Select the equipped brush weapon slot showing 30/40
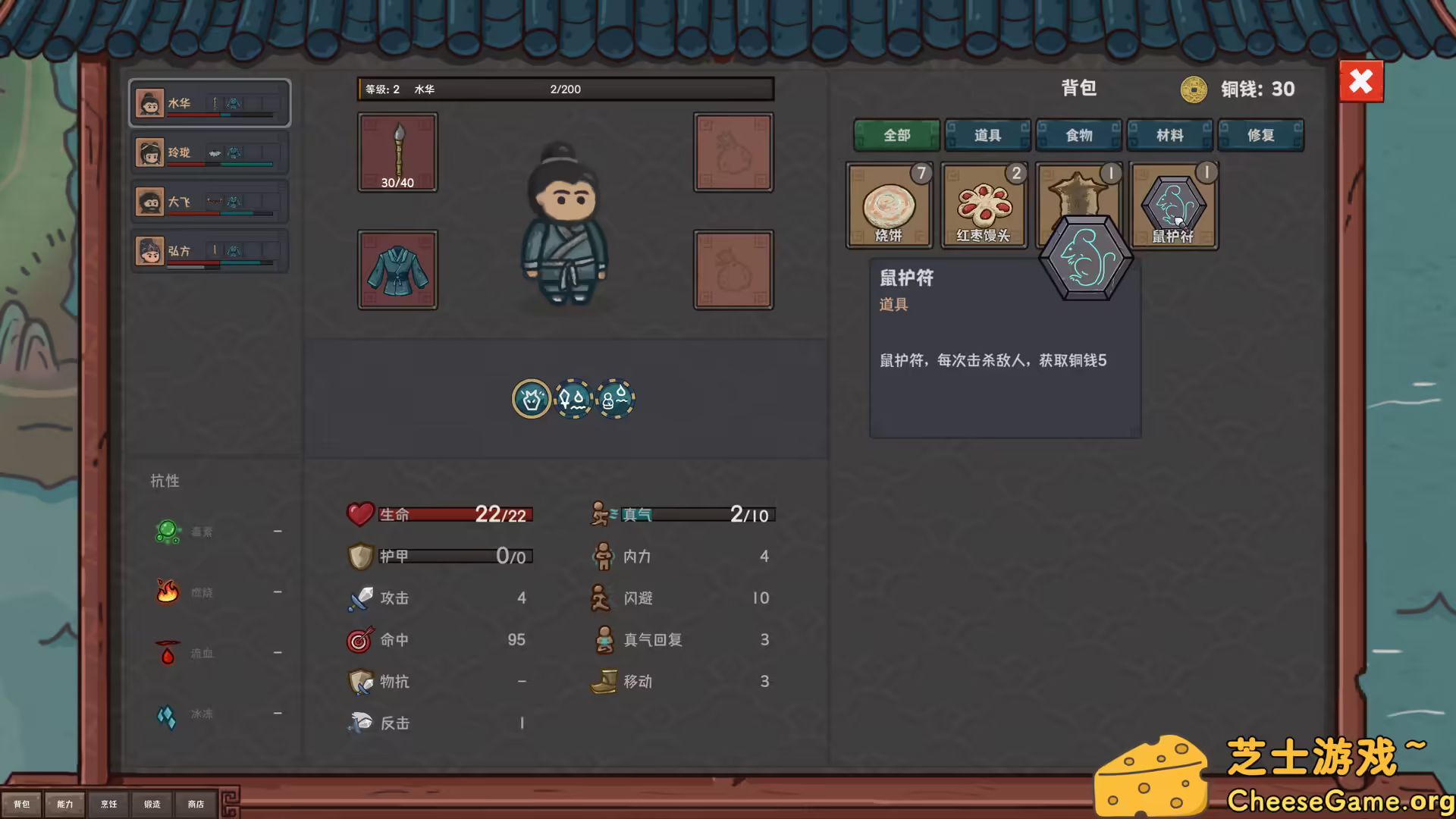1456x819 pixels. (x=397, y=152)
